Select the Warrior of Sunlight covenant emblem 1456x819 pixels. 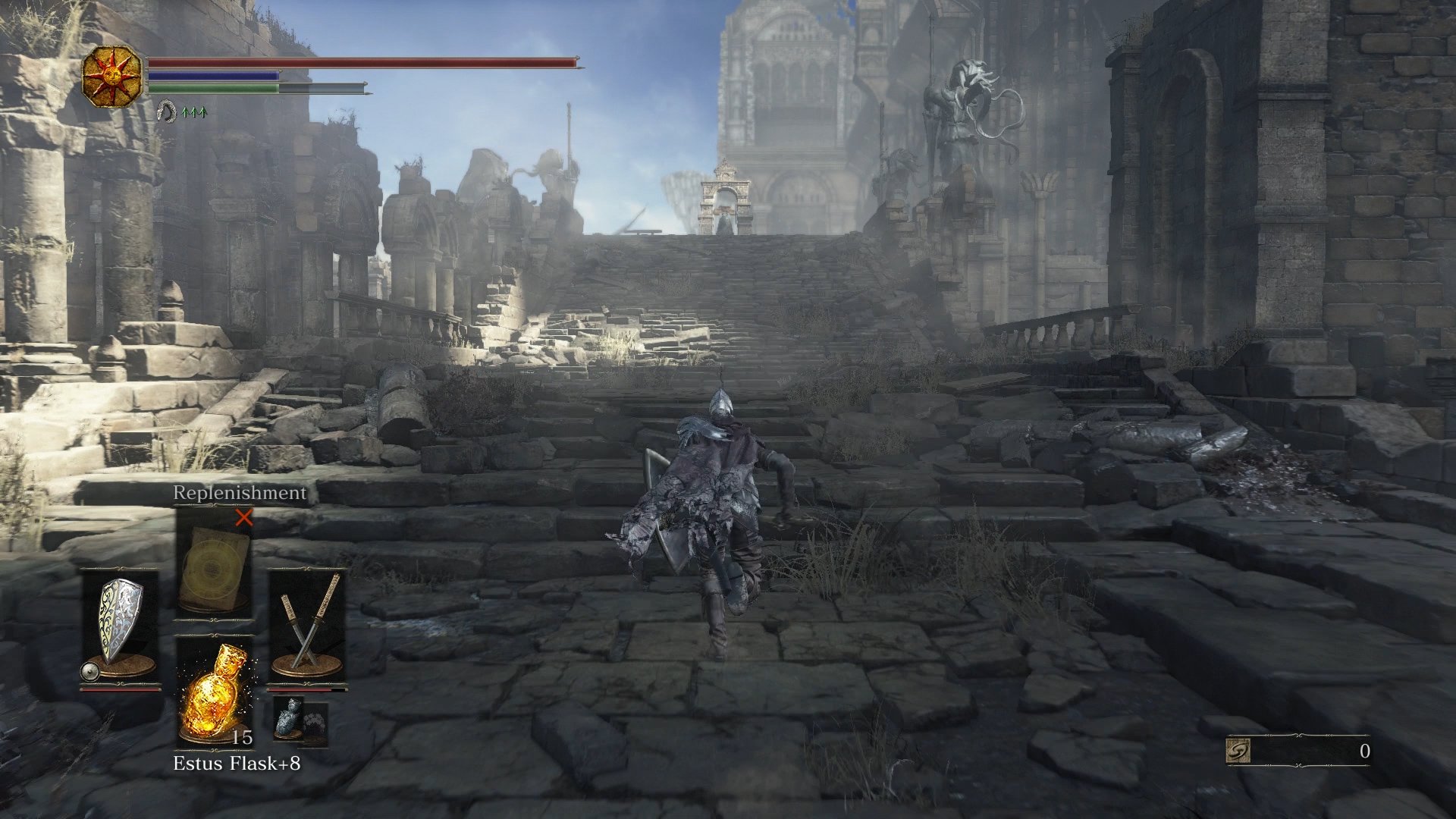[x=114, y=76]
